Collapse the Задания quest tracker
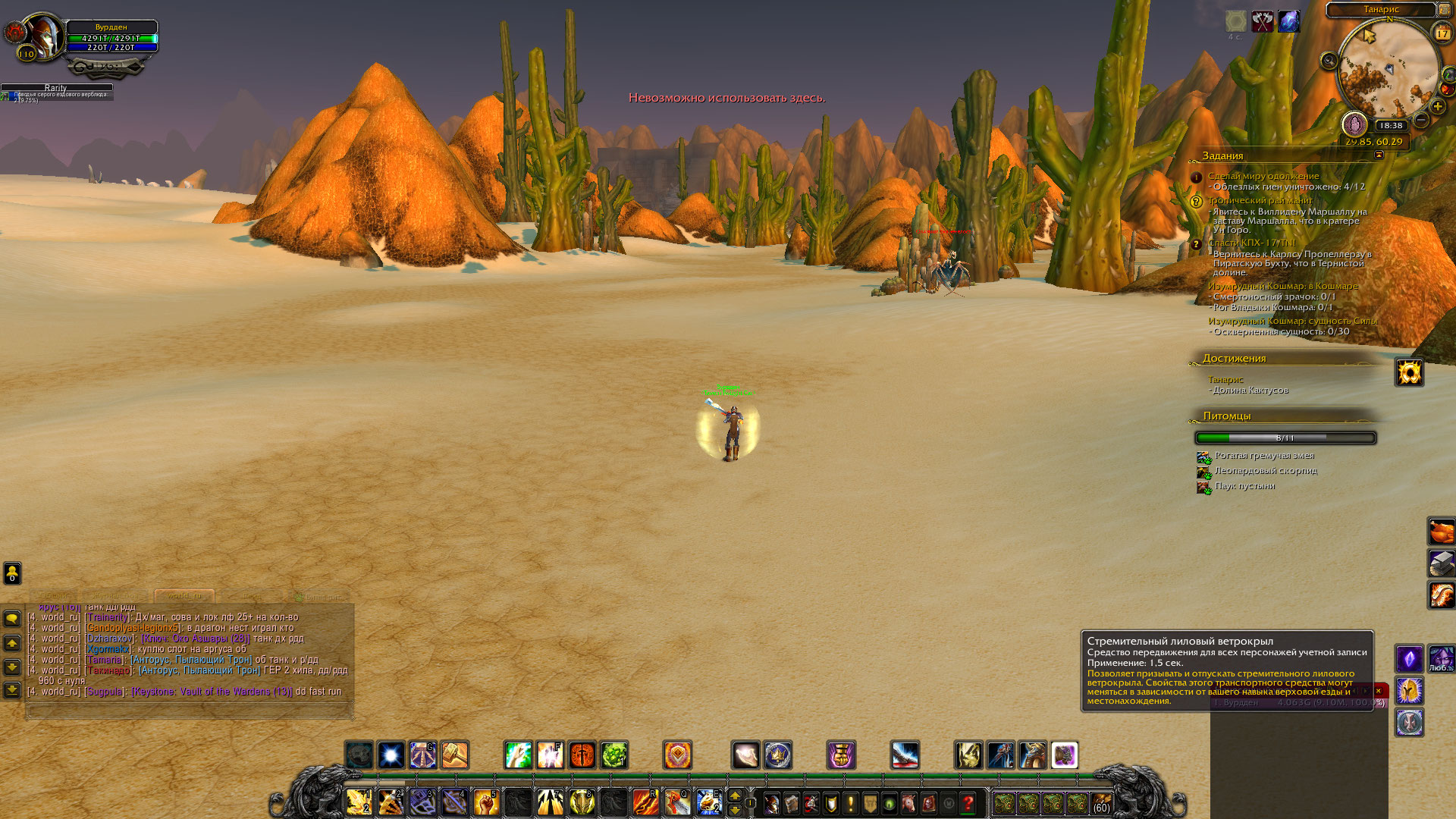This screenshot has height=819, width=1456. (1379, 155)
